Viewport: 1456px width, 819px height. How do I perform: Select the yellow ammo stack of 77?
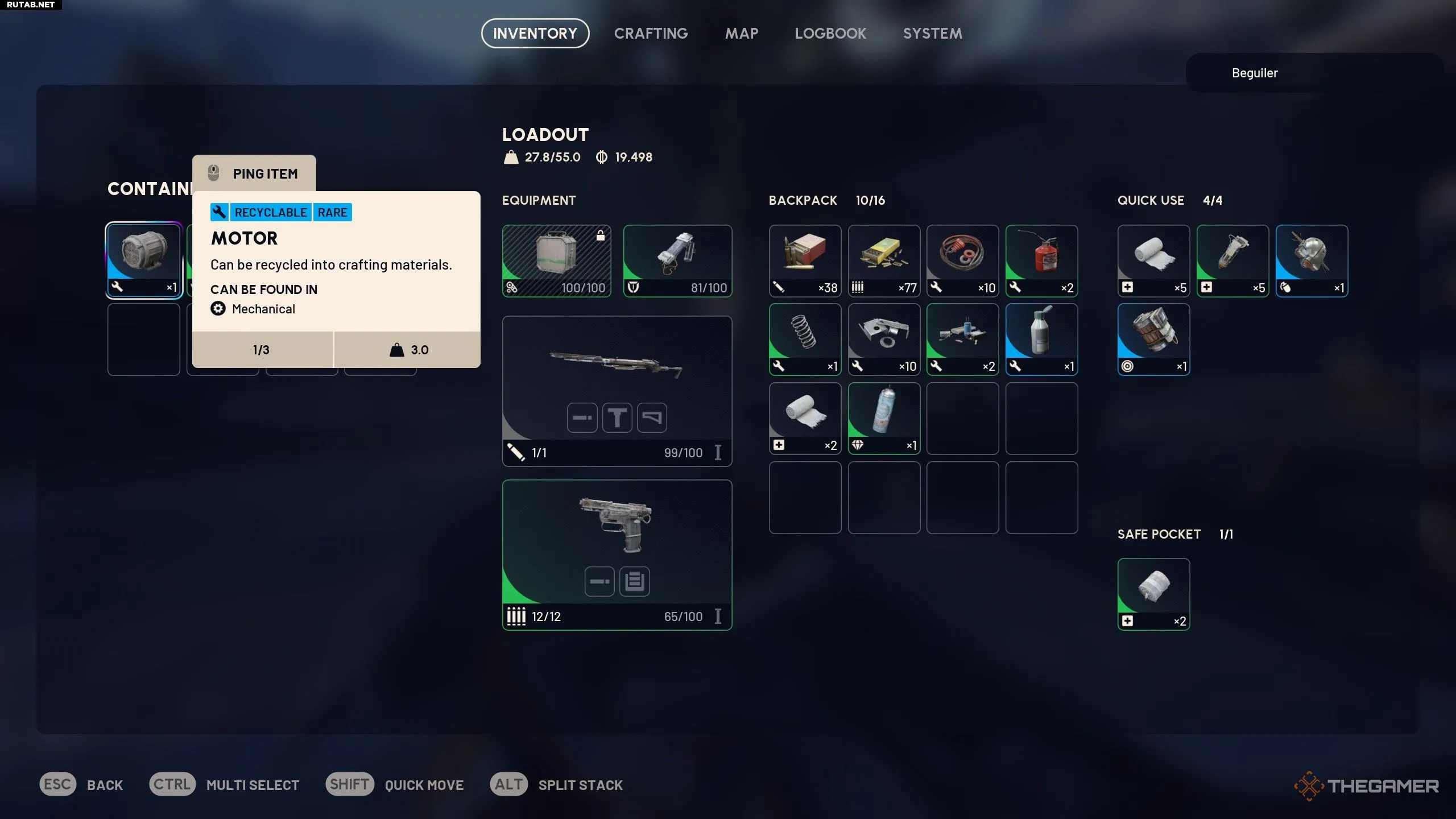883,260
